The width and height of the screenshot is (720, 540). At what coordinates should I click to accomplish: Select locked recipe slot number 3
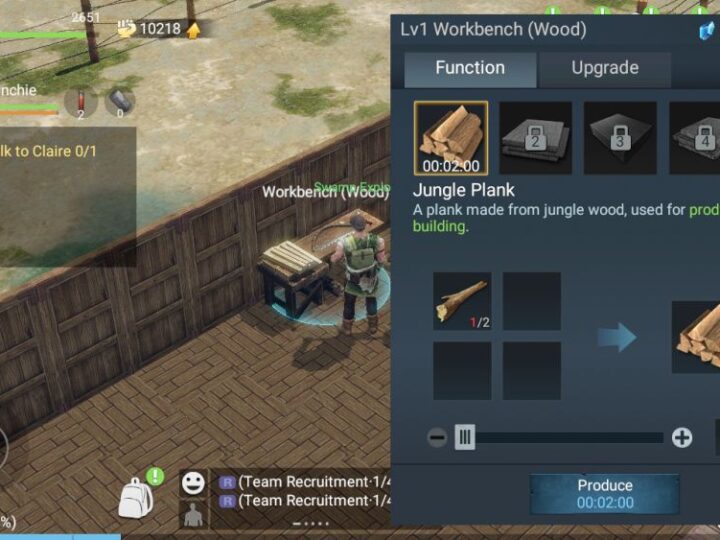pyautogui.click(x=620, y=138)
